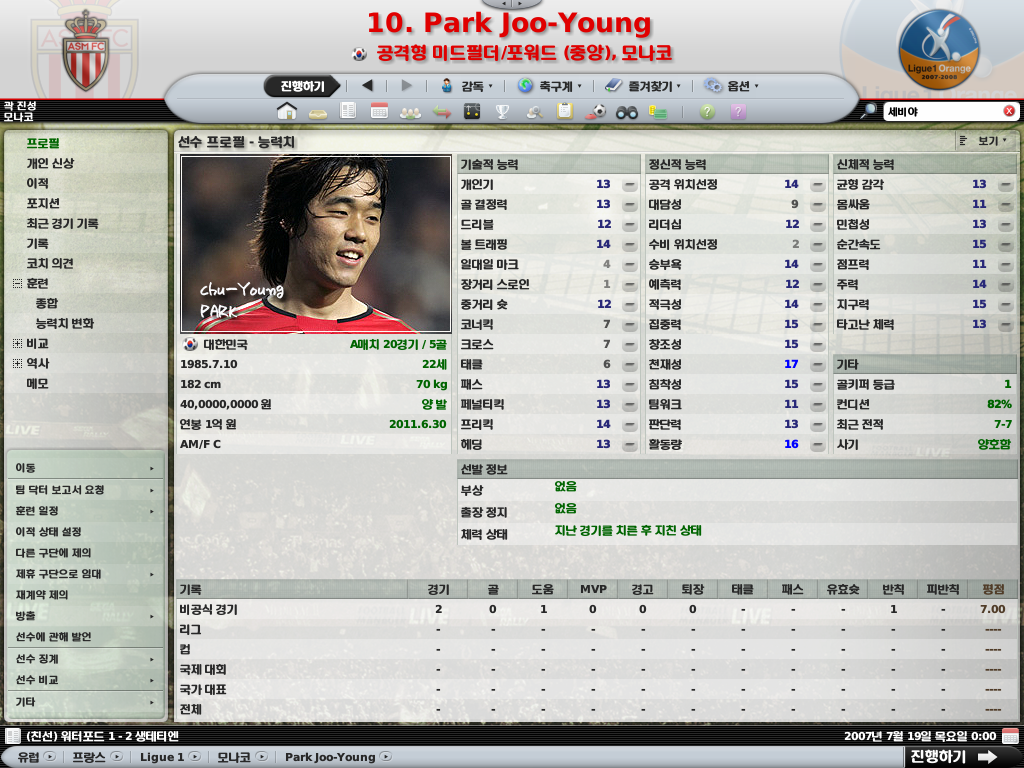Show 최근 경기 기록
The image size is (1024, 768).
tap(62, 223)
